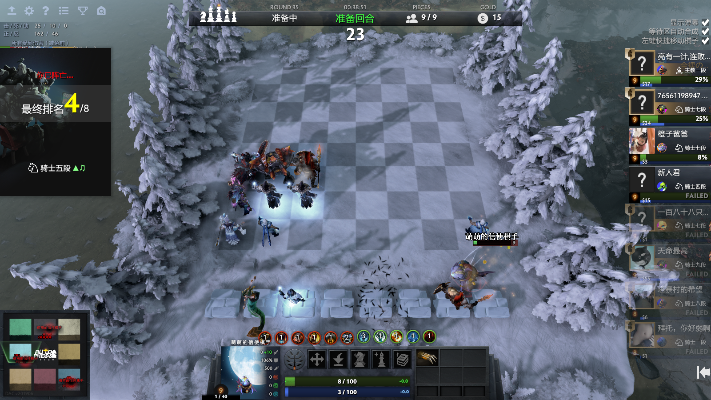Open the question mark help icon

click(46, 11)
